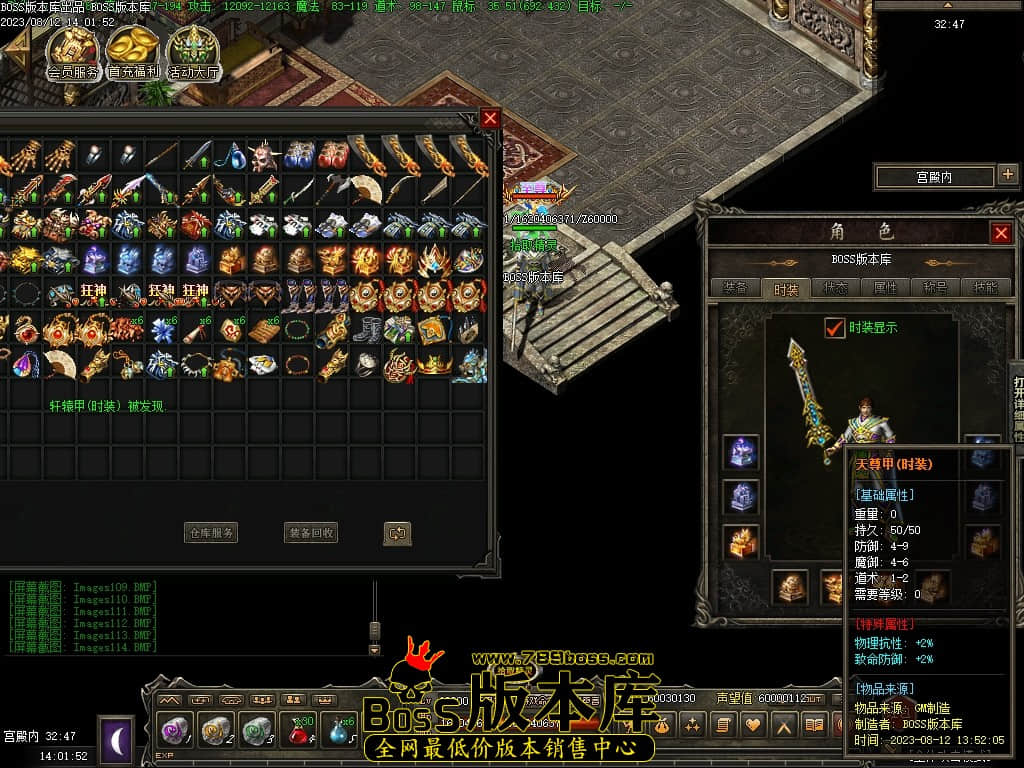Click the heart icon in the bottom toolbar
Viewport: 1024px width, 768px height.
coord(753,724)
